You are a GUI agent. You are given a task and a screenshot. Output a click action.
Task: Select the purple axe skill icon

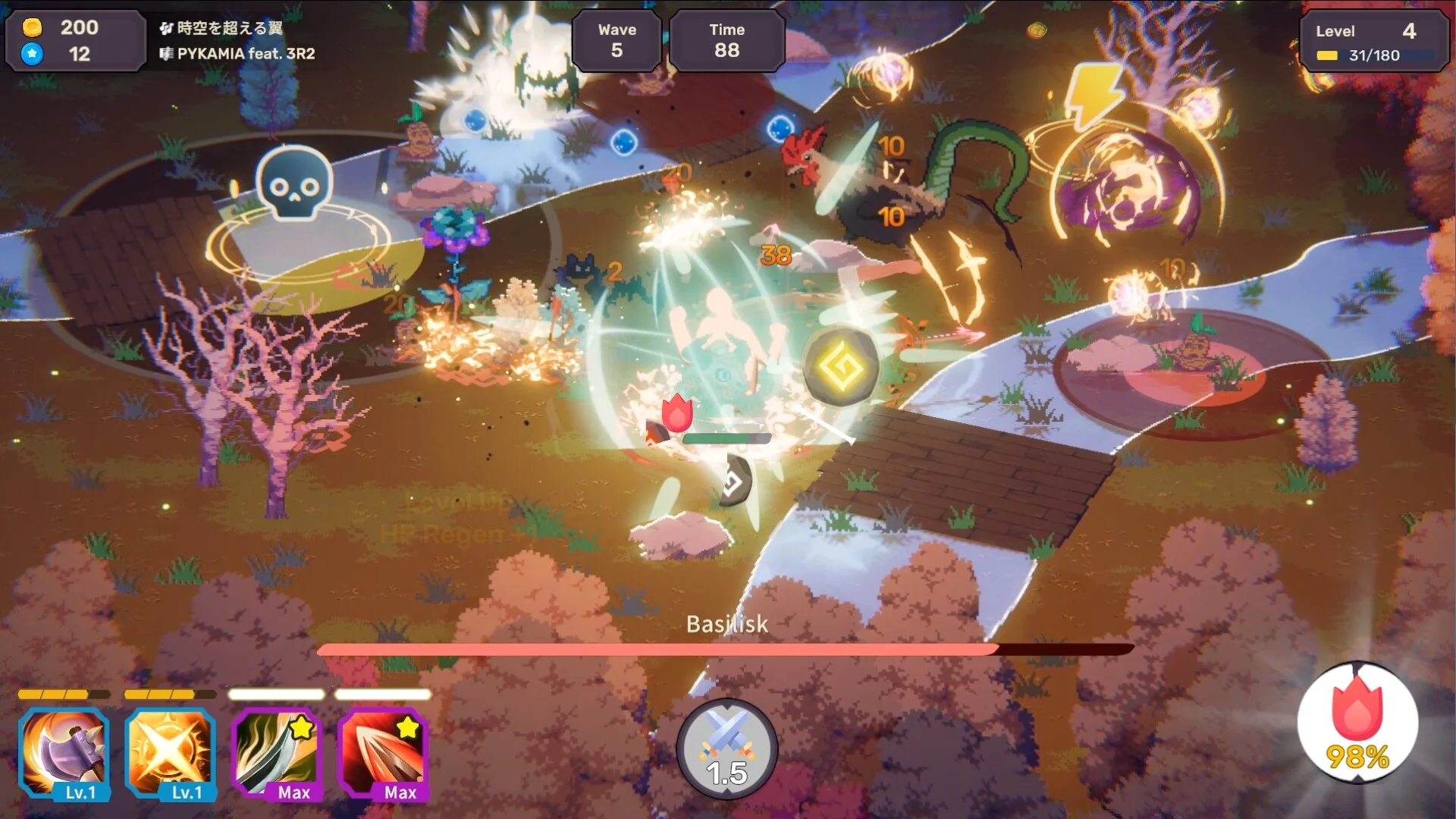tap(64, 753)
